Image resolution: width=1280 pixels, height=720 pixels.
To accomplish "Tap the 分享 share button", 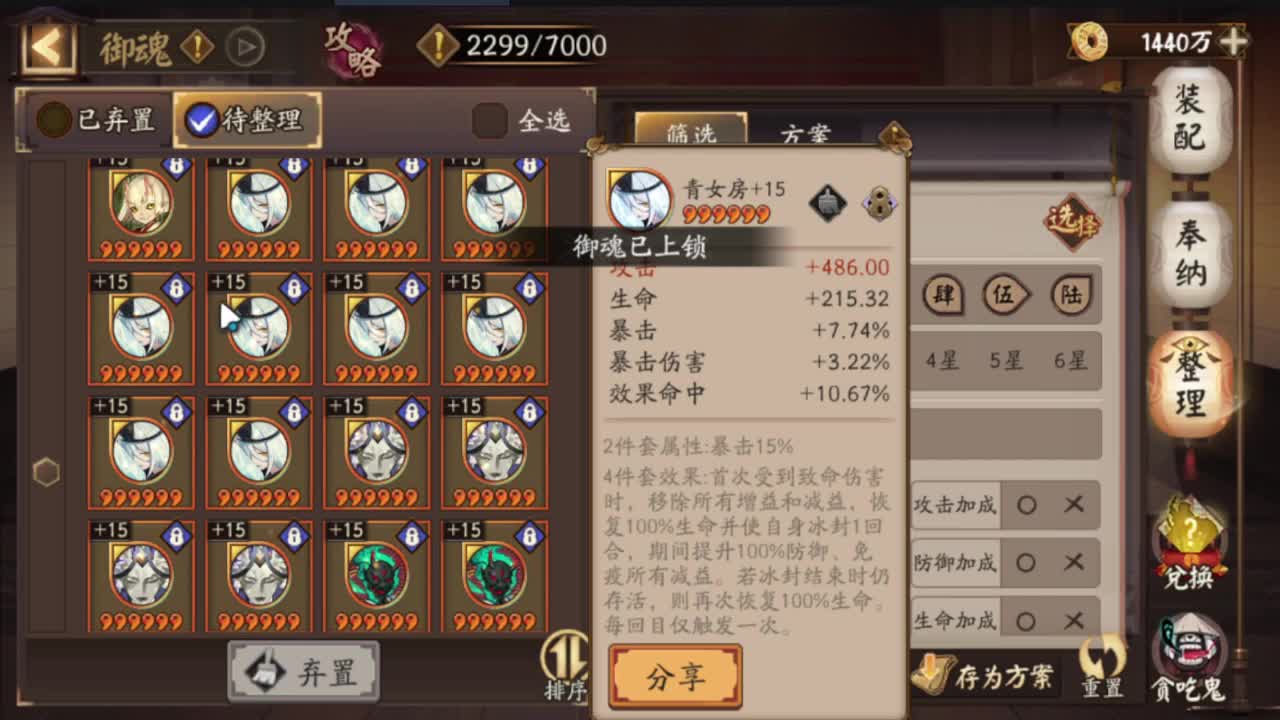I will pyautogui.click(x=675, y=675).
